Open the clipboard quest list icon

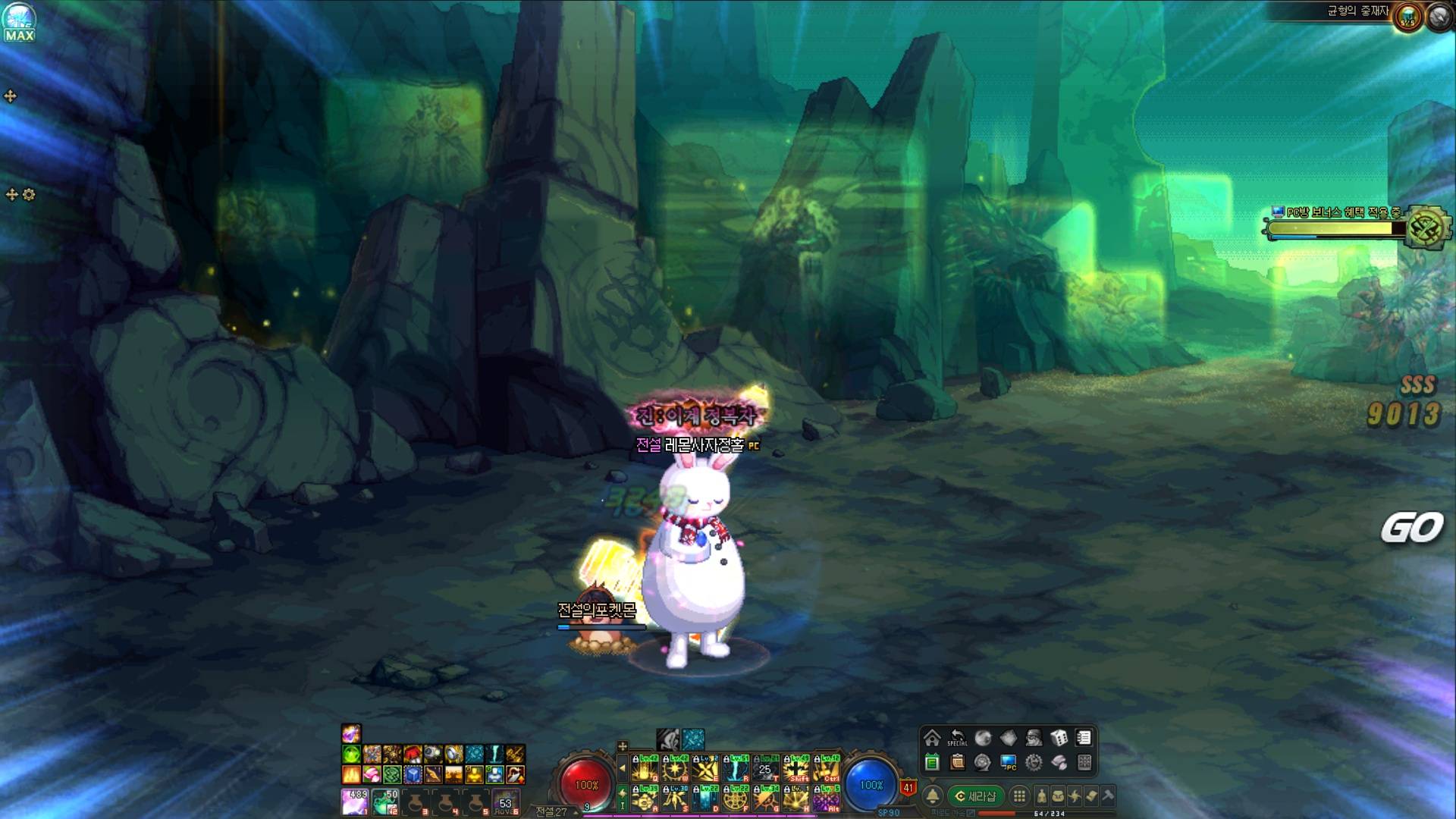(957, 762)
